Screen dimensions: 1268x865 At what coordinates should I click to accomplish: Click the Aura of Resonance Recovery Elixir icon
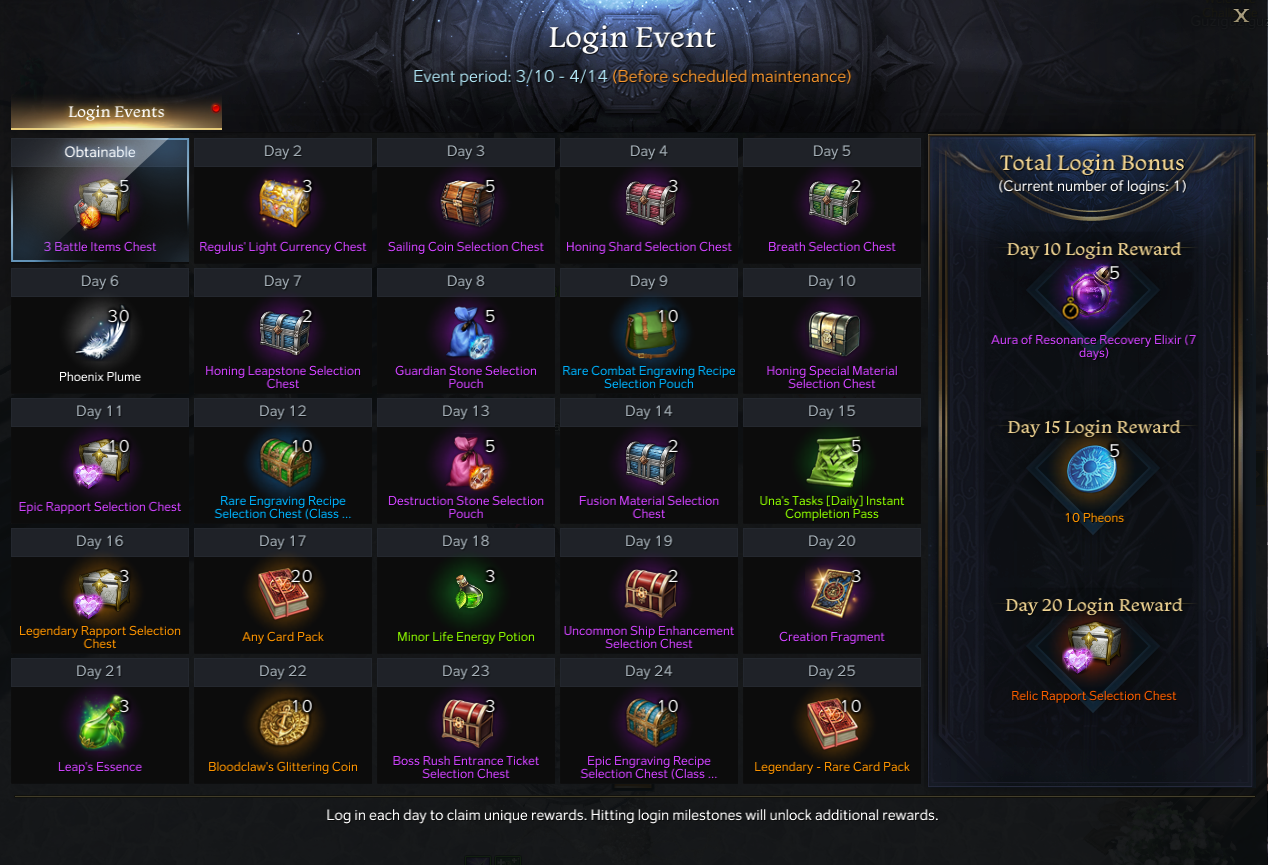tap(1093, 292)
